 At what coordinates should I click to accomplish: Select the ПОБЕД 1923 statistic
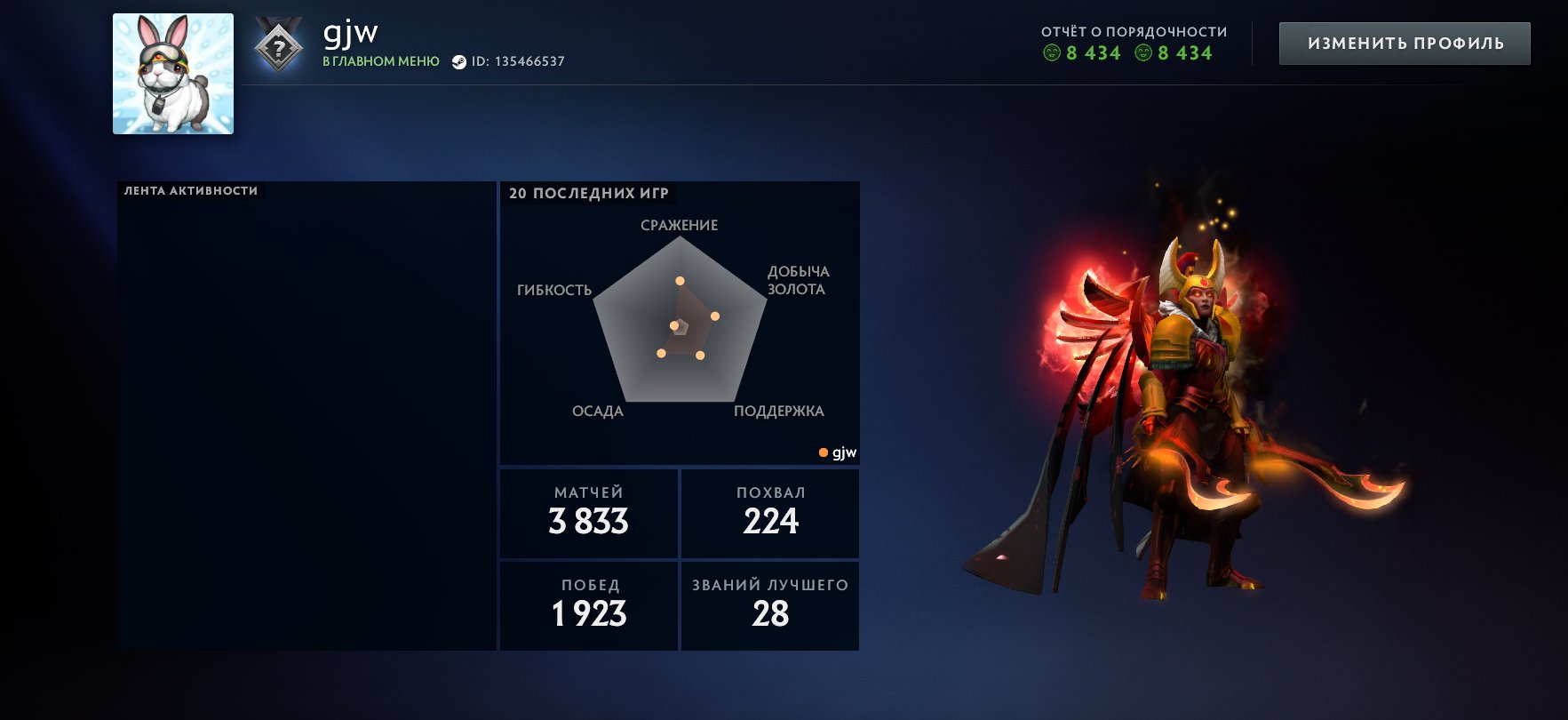tap(588, 604)
